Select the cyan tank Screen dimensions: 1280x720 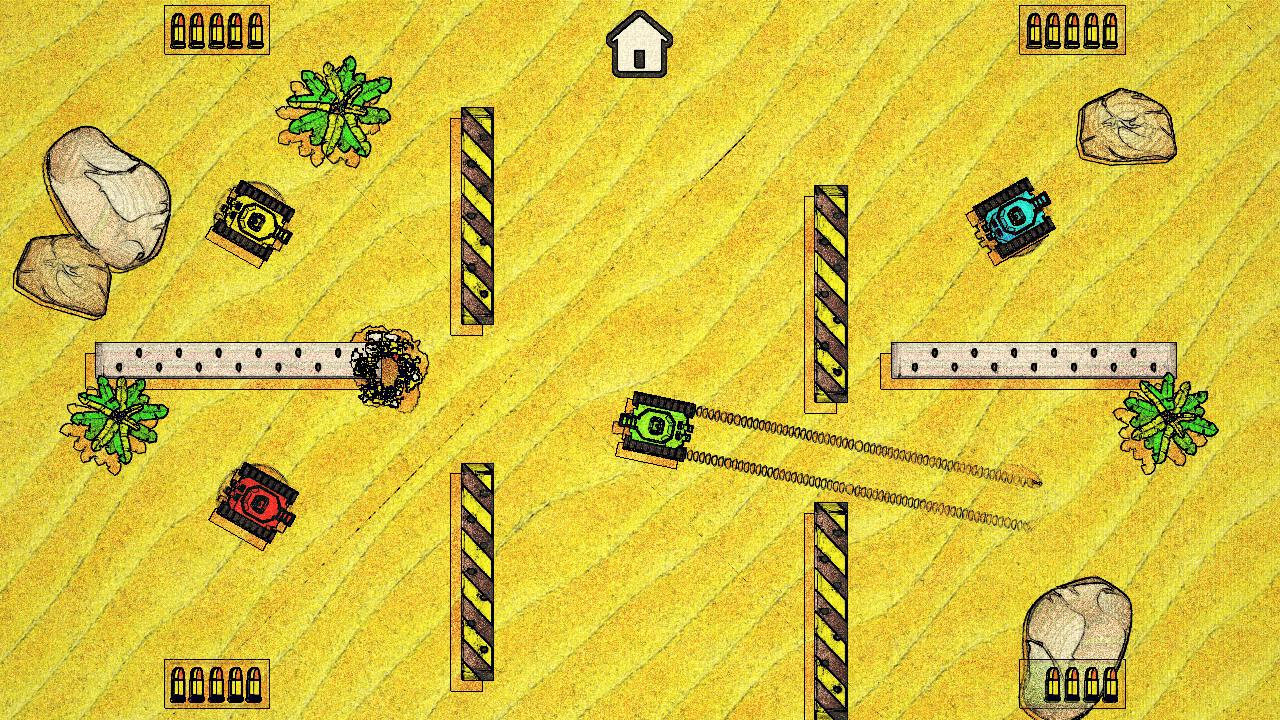click(1014, 218)
